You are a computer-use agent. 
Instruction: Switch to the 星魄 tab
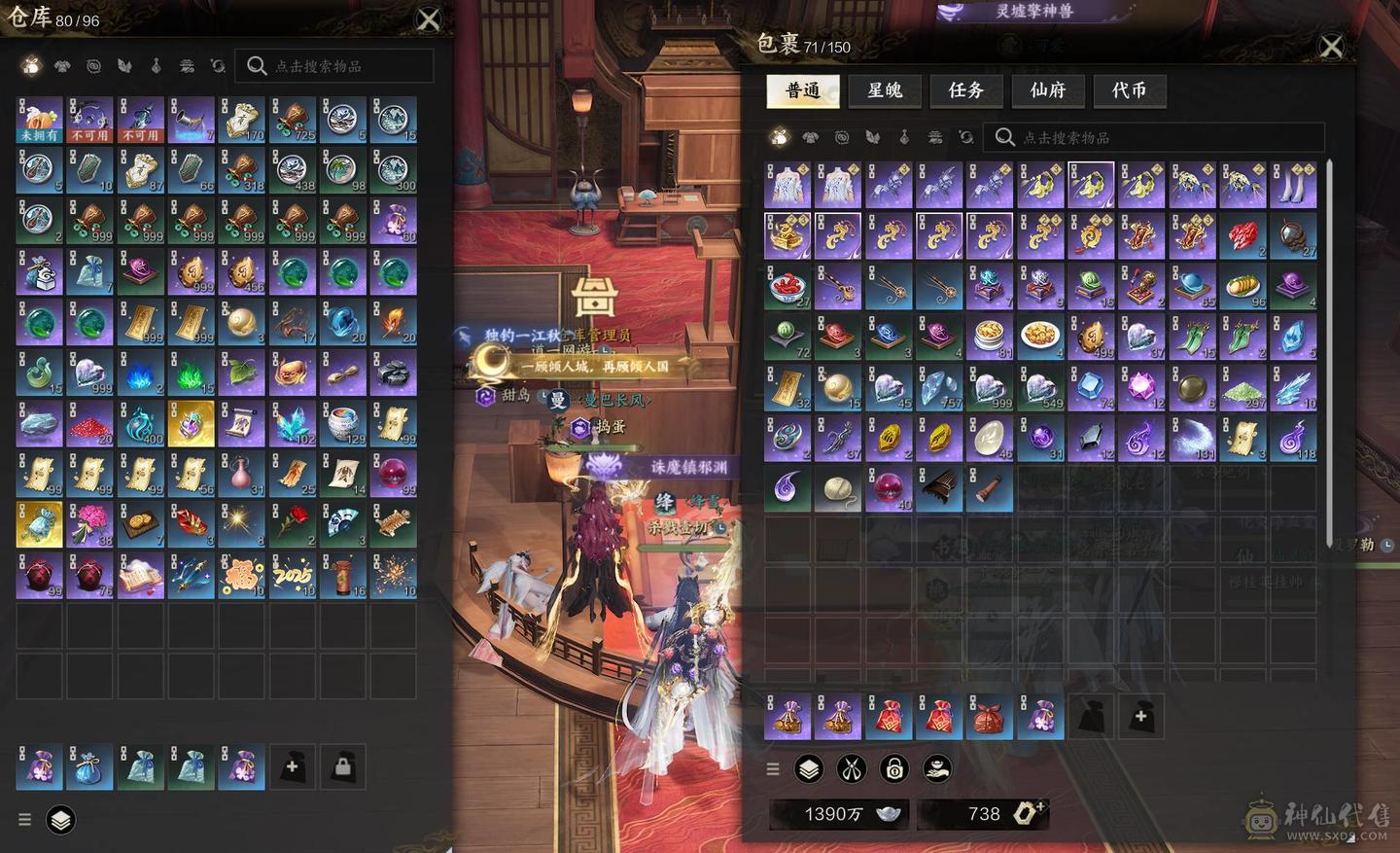click(x=885, y=90)
